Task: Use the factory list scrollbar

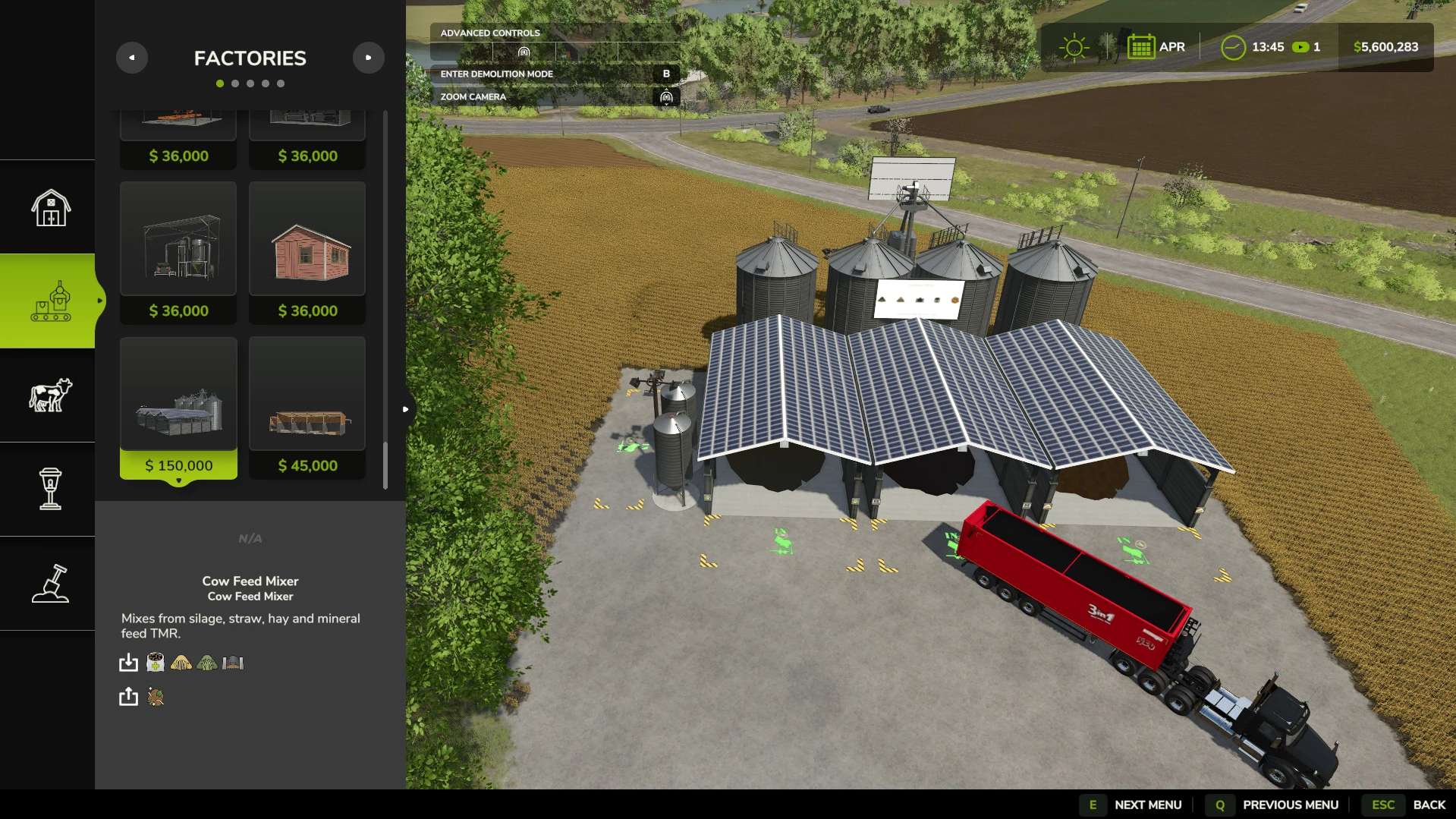Action: tap(385, 465)
